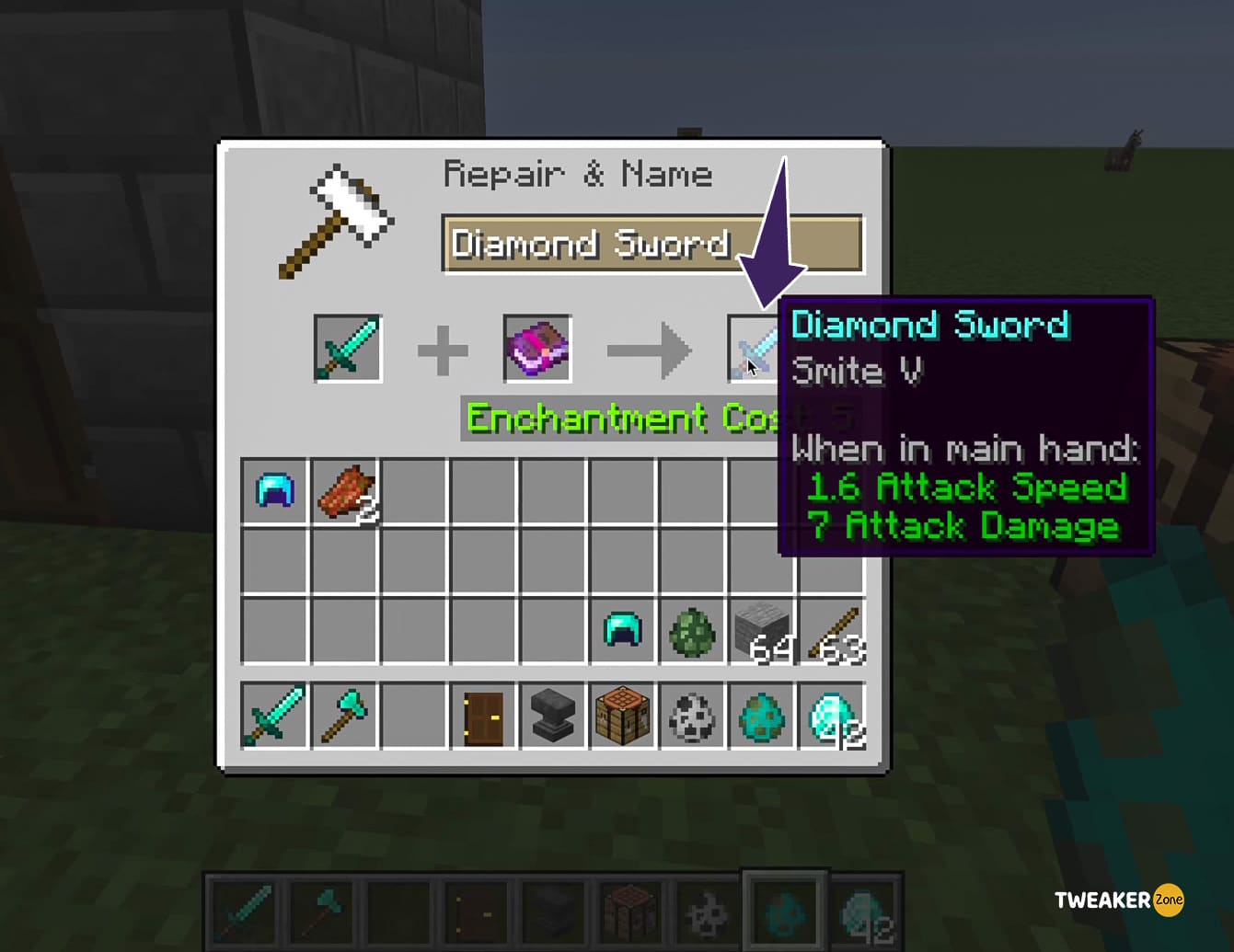Take the Smite V sword from output slot

(x=753, y=350)
